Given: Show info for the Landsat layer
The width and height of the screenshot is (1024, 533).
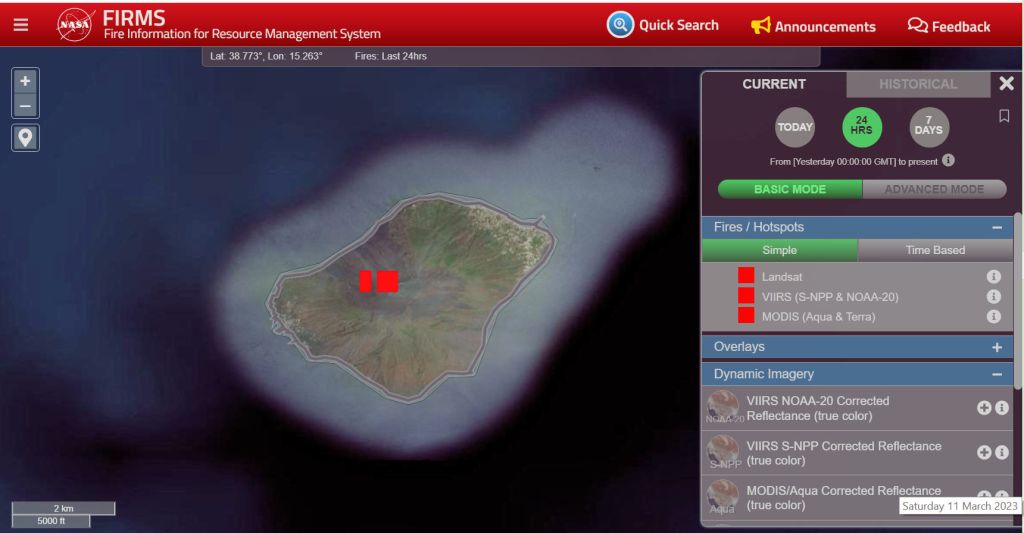Looking at the screenshot, I should coord(994,276).
